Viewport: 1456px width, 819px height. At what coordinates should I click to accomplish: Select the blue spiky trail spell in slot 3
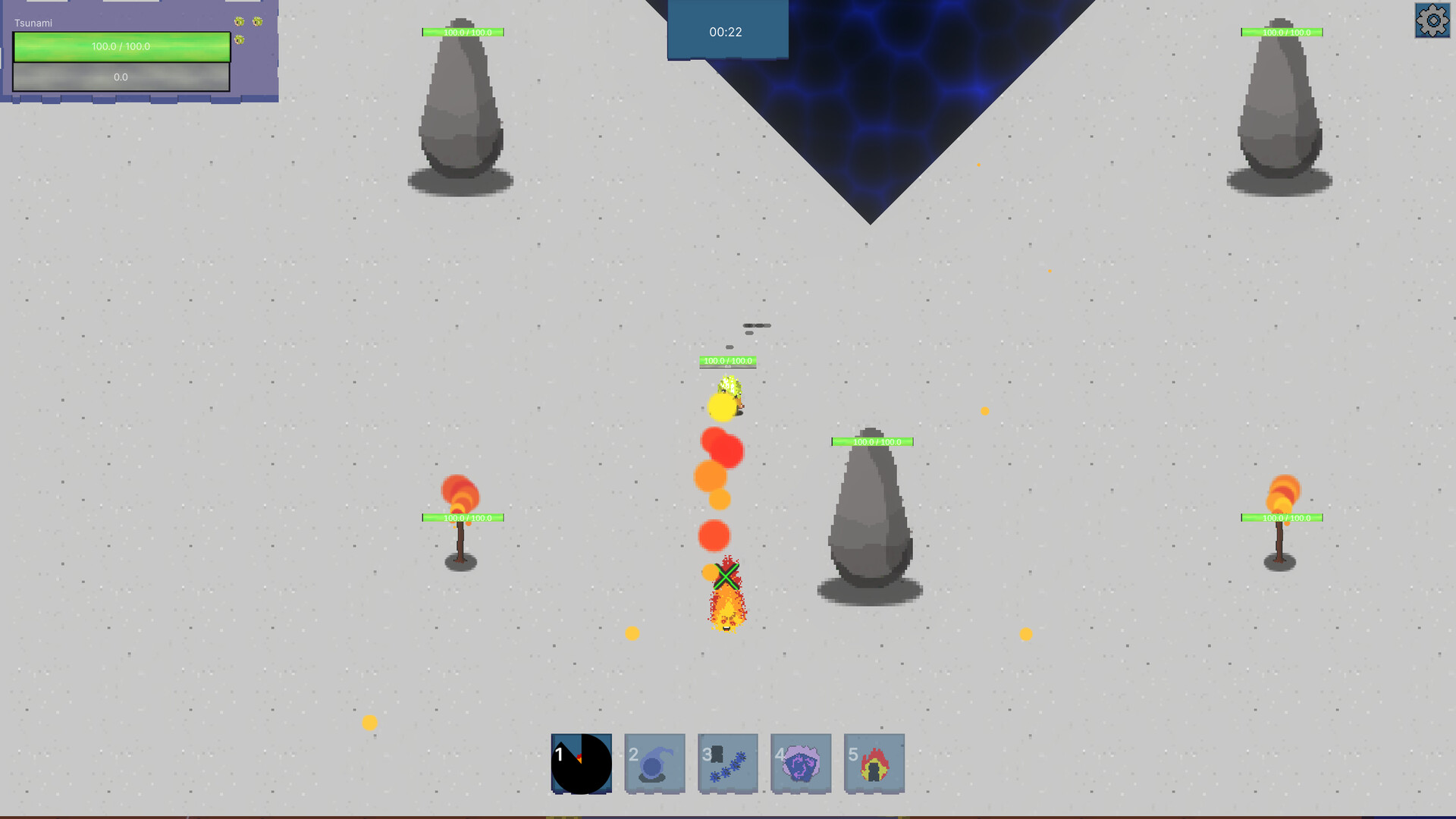(727, 763)
